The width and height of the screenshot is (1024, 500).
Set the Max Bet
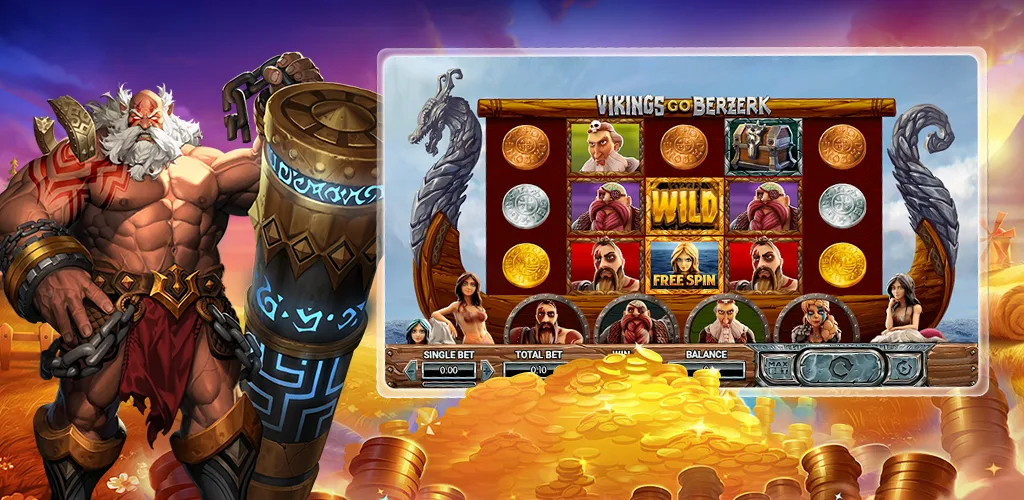[776, 367]
